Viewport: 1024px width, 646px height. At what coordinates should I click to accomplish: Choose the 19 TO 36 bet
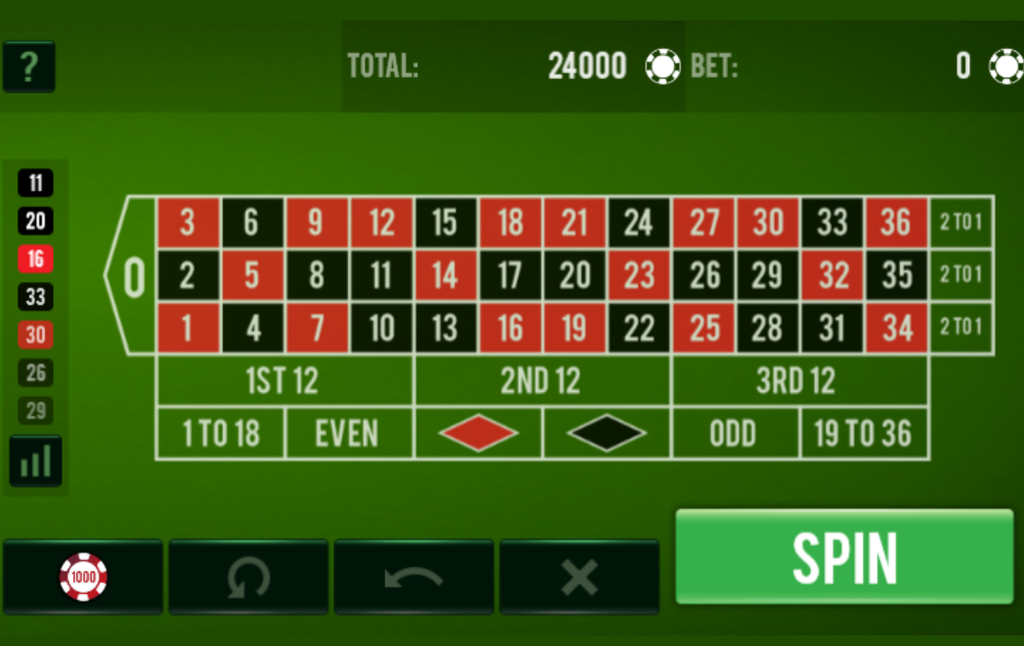tap(863, 434)
